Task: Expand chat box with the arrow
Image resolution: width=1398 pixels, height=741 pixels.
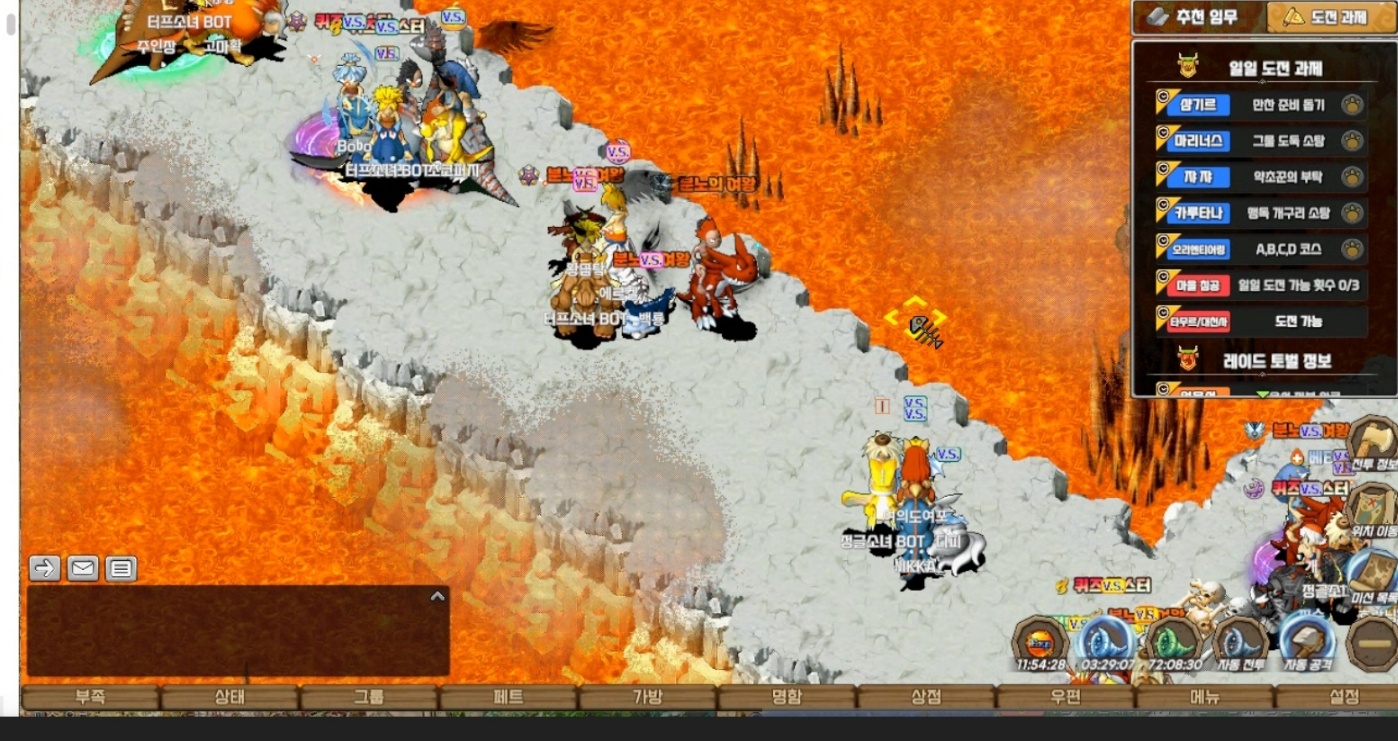Action: click(437, 596)
